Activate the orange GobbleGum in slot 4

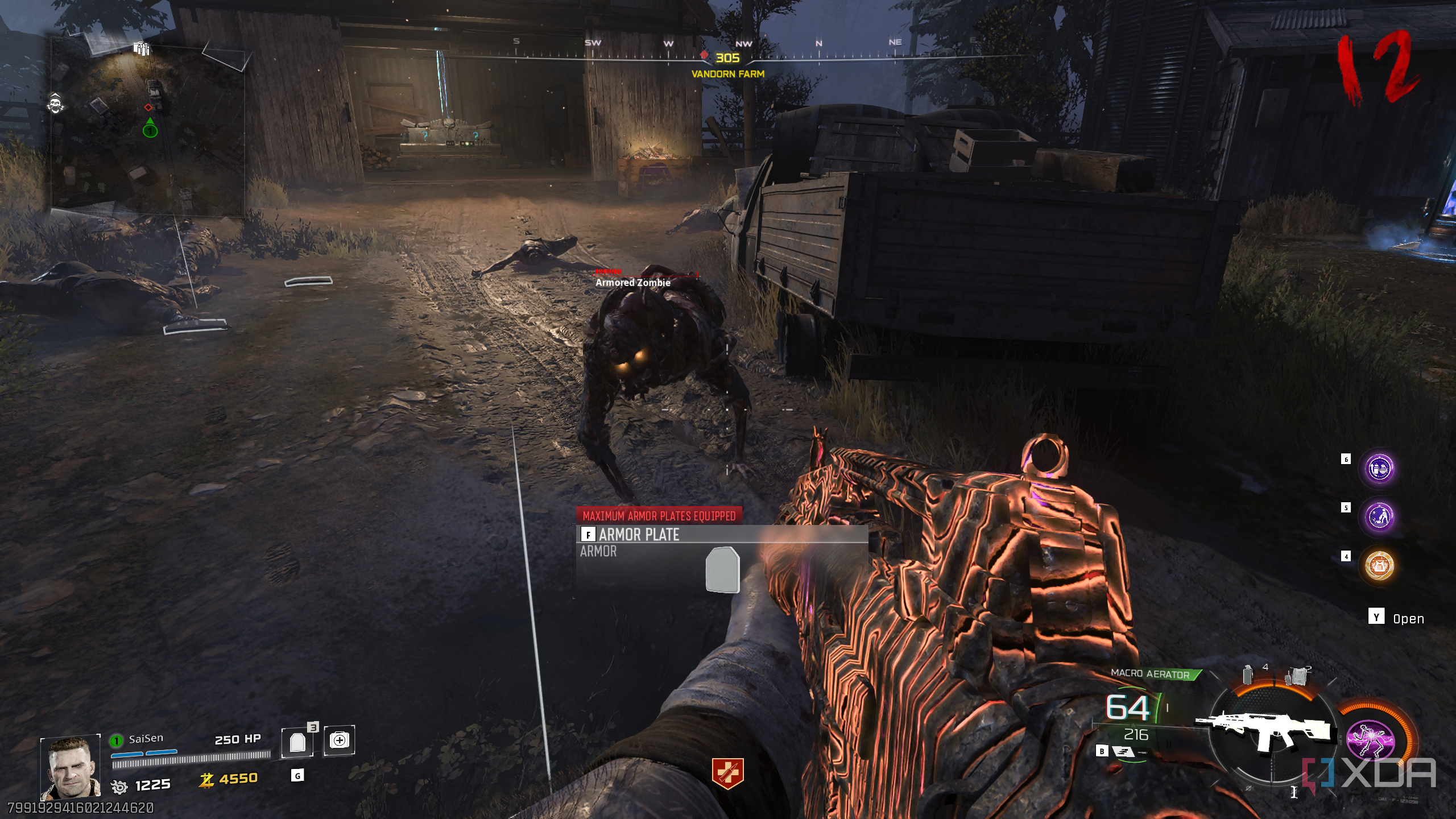pos(1379,566)
